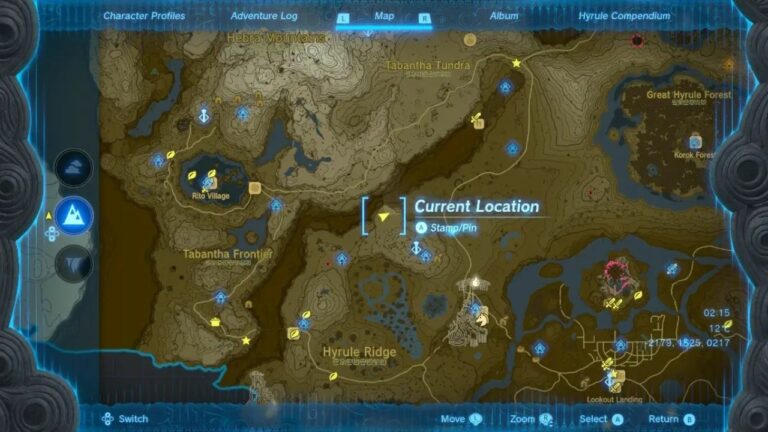Select the star stamp near Tabantha Tundra
This screenshot has width=768, height=432.
tap(517, 63)
